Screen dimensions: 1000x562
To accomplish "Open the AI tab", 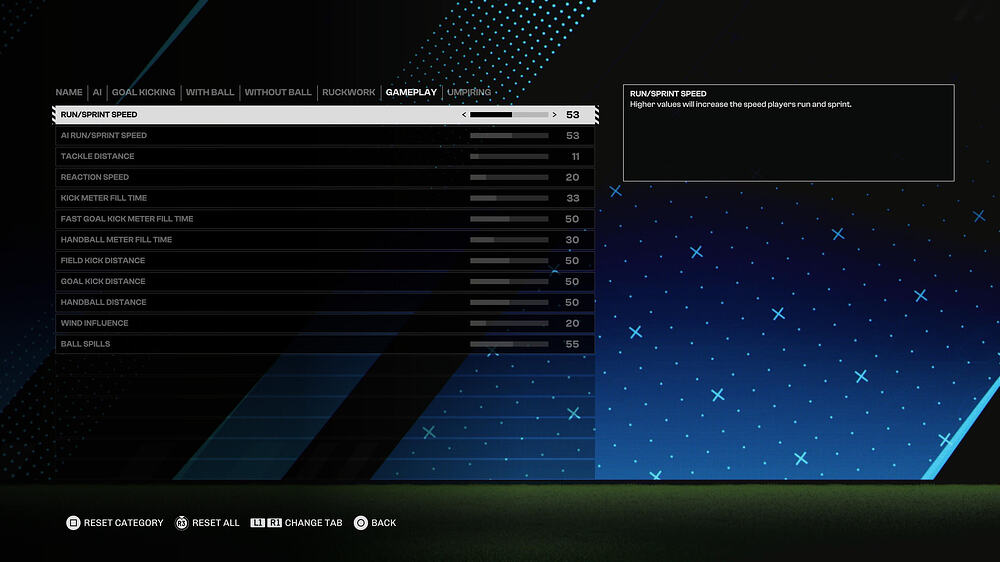I will (97, 93).
